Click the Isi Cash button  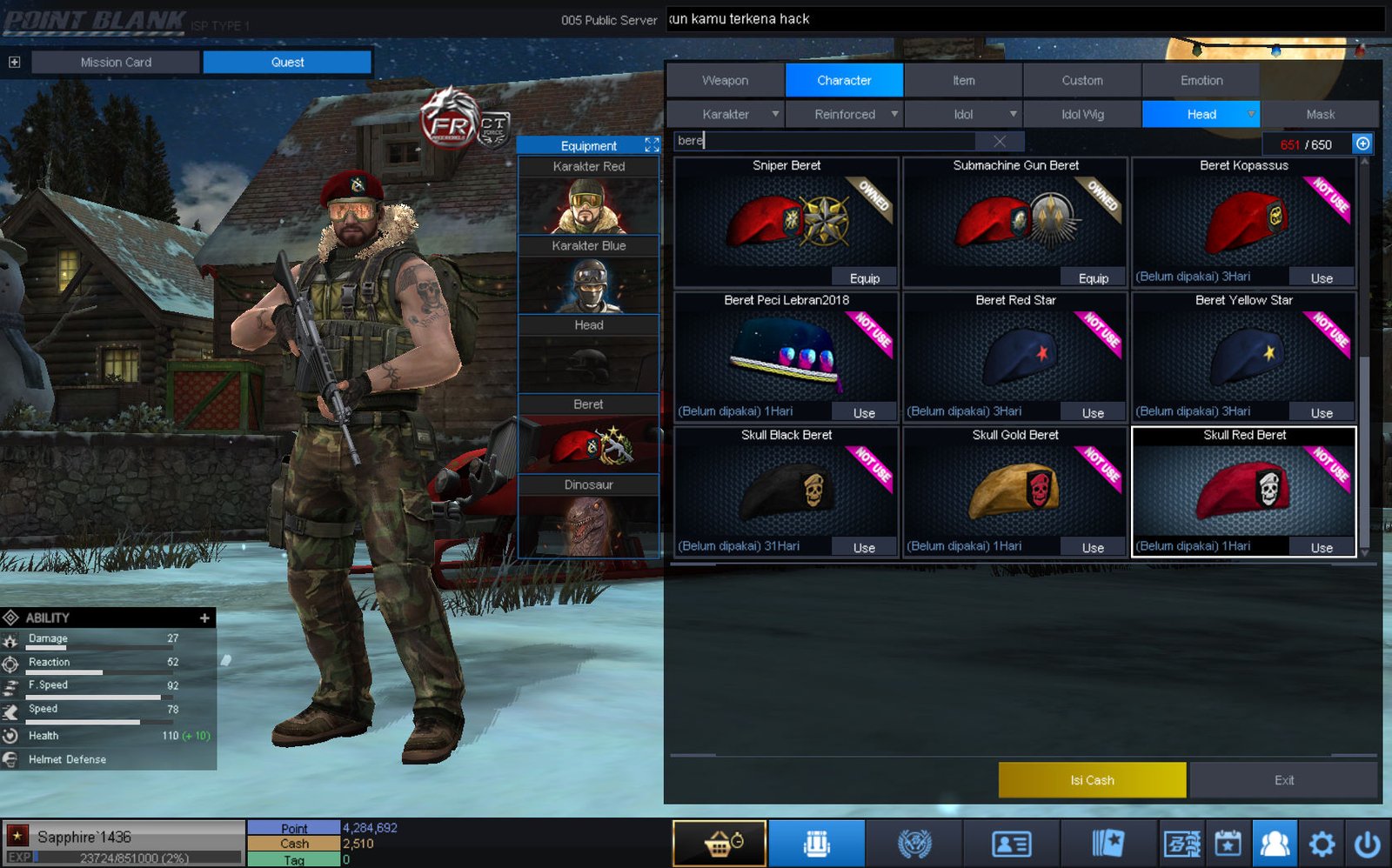[x=1092, y=780]
